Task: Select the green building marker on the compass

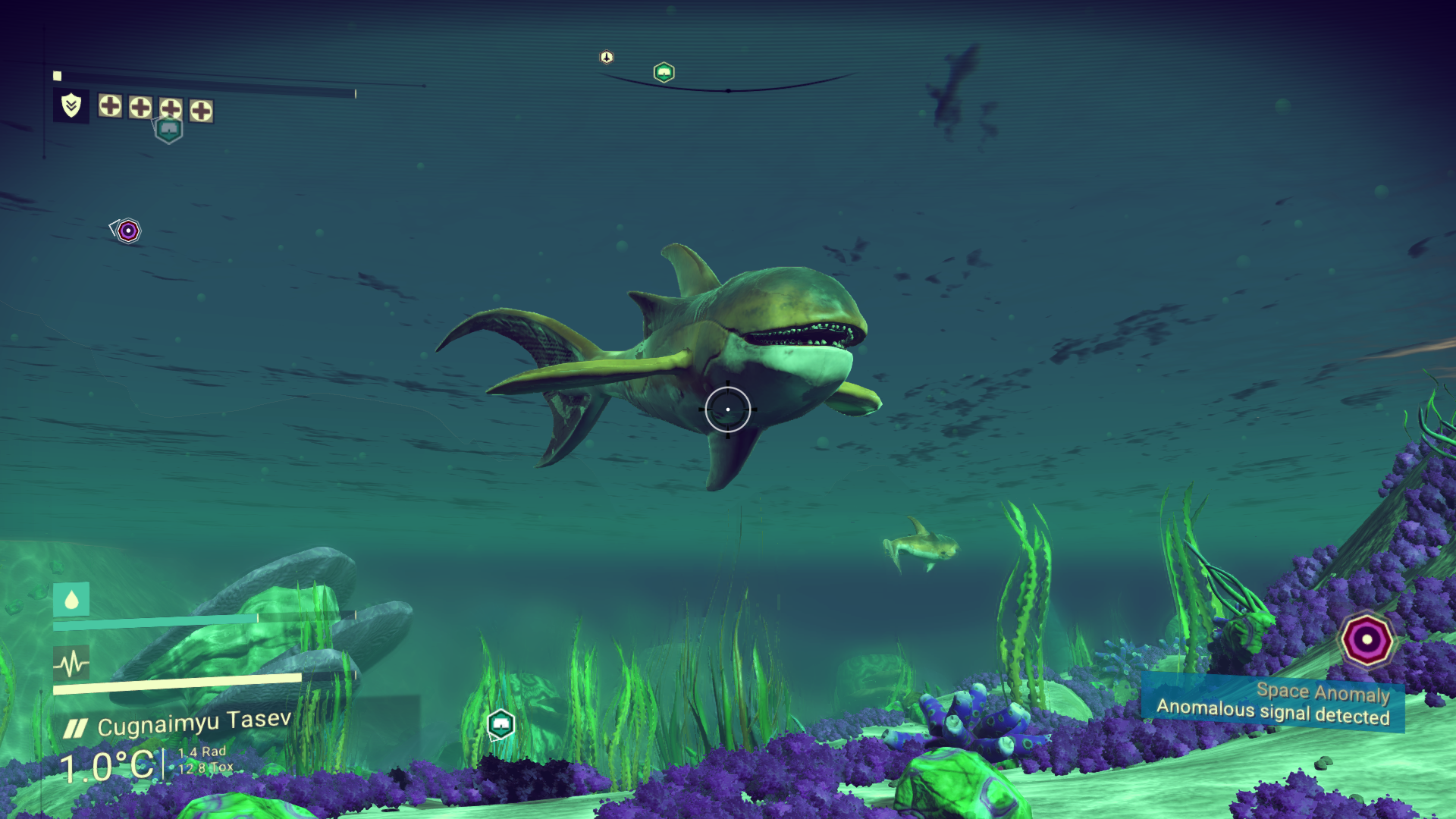Action: 664,73
